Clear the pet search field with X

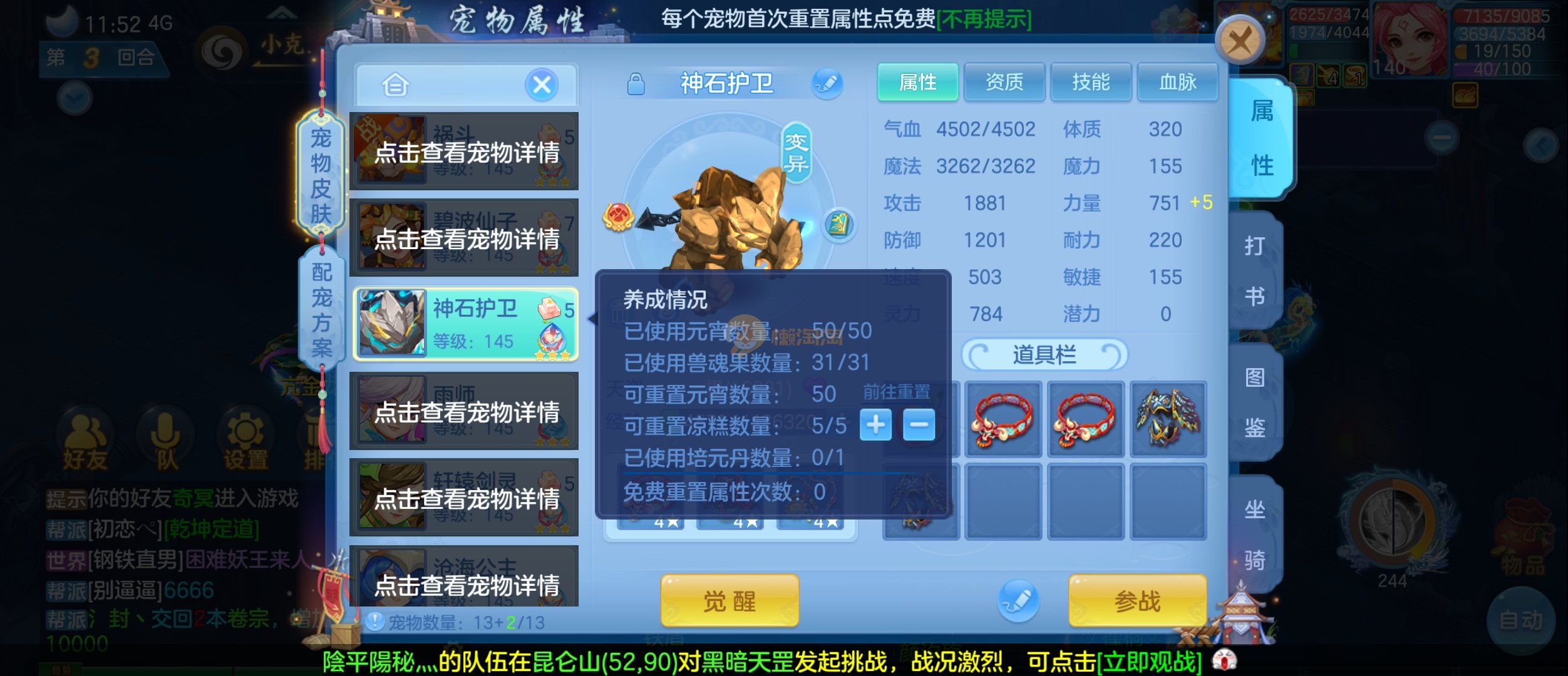[542, 84]
